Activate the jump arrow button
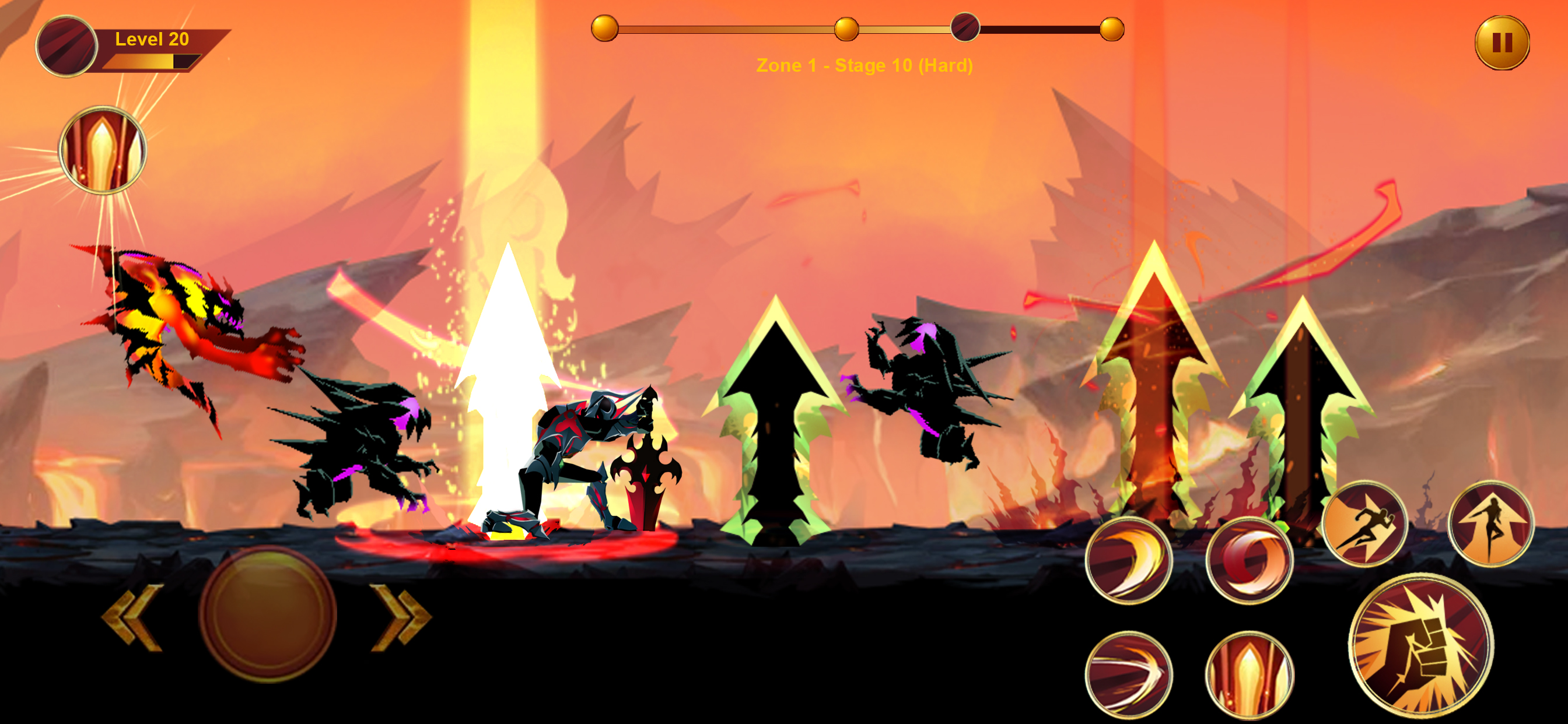 (1490, 523)
